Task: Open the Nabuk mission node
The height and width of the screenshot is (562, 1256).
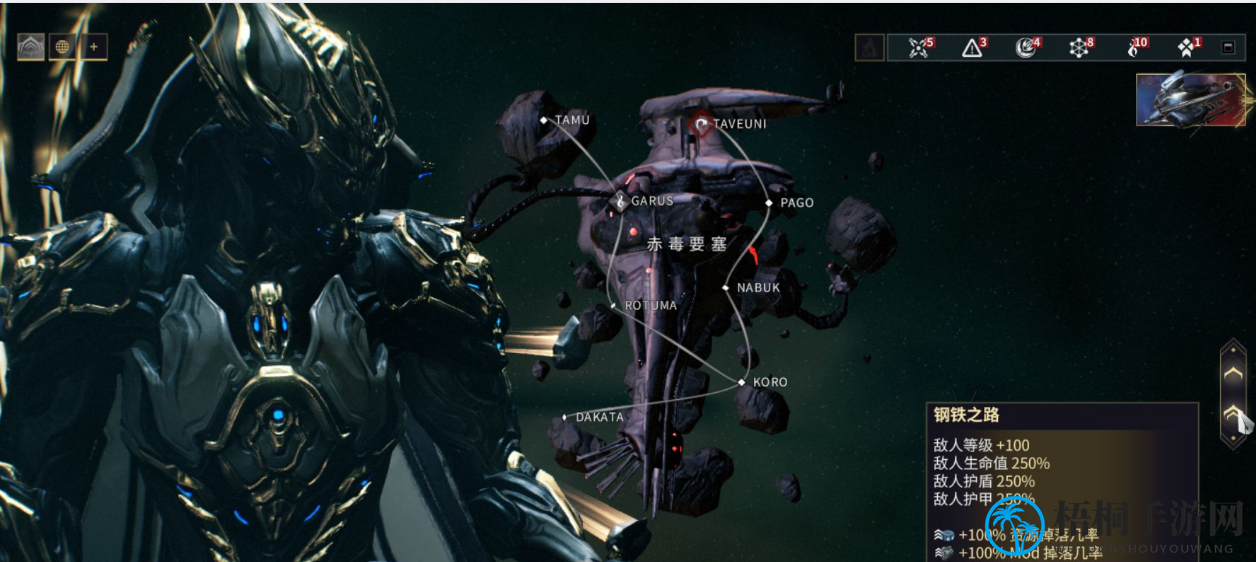Action: (727, 288)
